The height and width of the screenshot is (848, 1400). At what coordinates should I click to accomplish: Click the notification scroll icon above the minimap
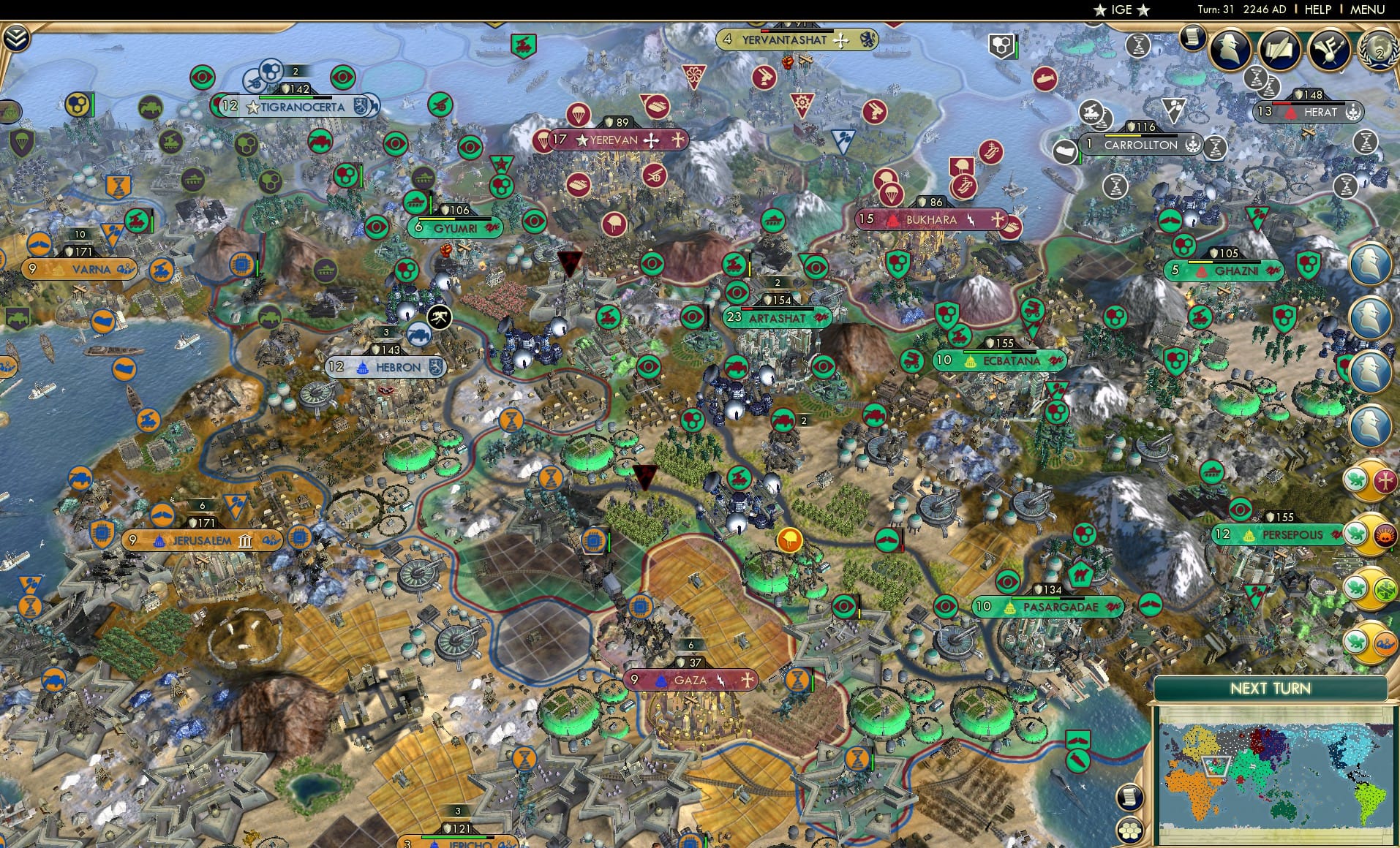1129,797
